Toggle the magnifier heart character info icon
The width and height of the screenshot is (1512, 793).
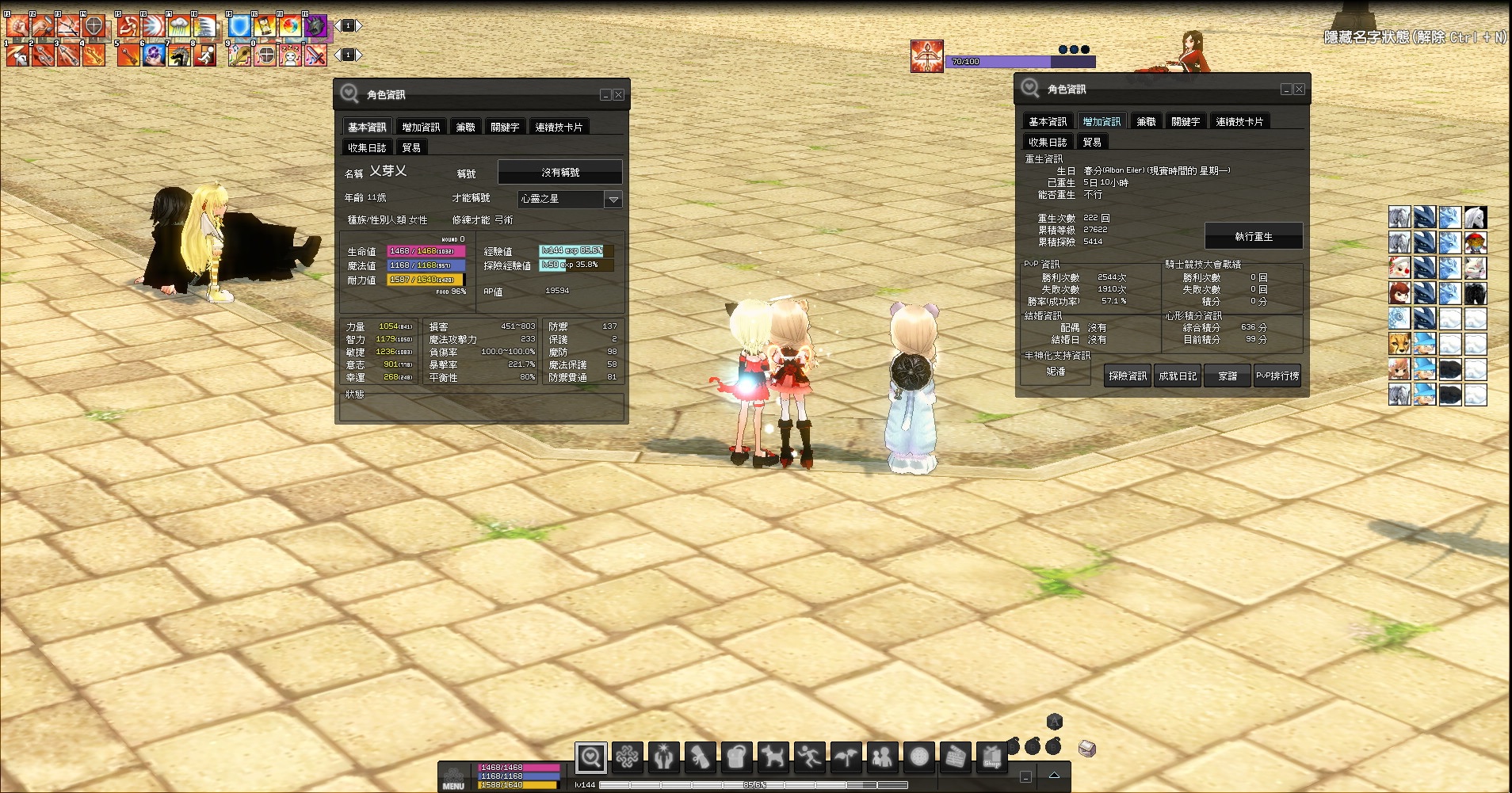pos(590,757)
